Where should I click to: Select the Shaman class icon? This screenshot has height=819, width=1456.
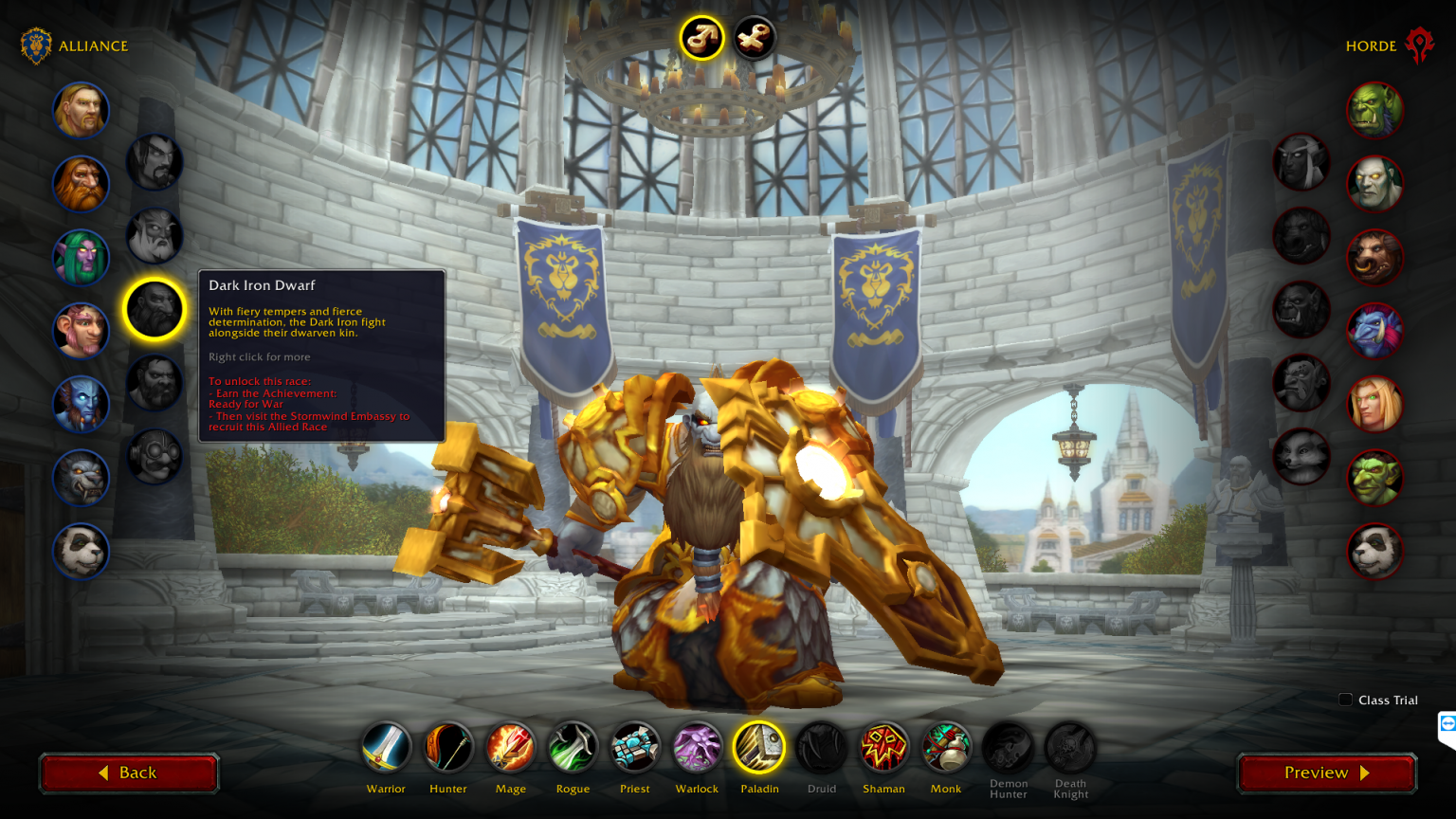point(883,747)
